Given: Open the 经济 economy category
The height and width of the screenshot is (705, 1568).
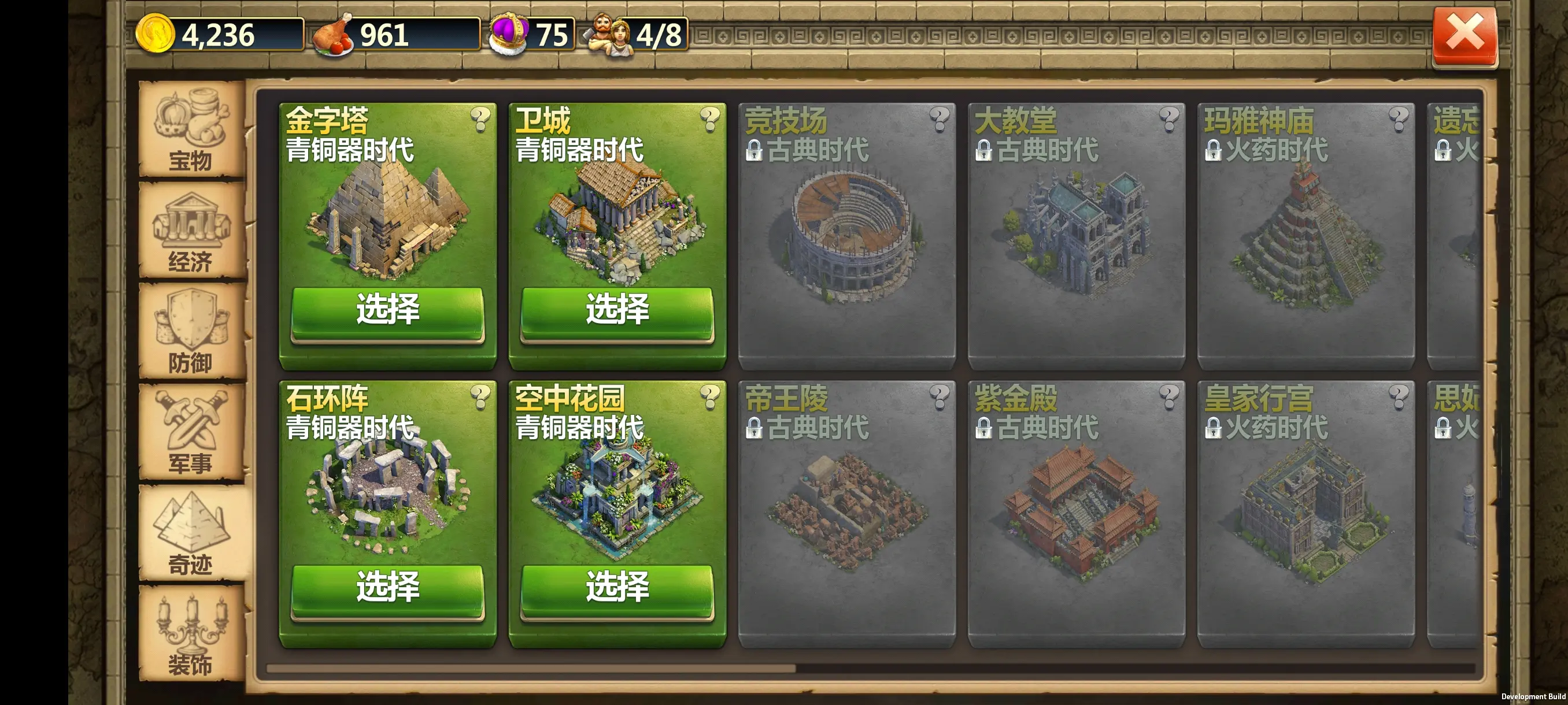Looking at the screenshot, I should (191, 231).
